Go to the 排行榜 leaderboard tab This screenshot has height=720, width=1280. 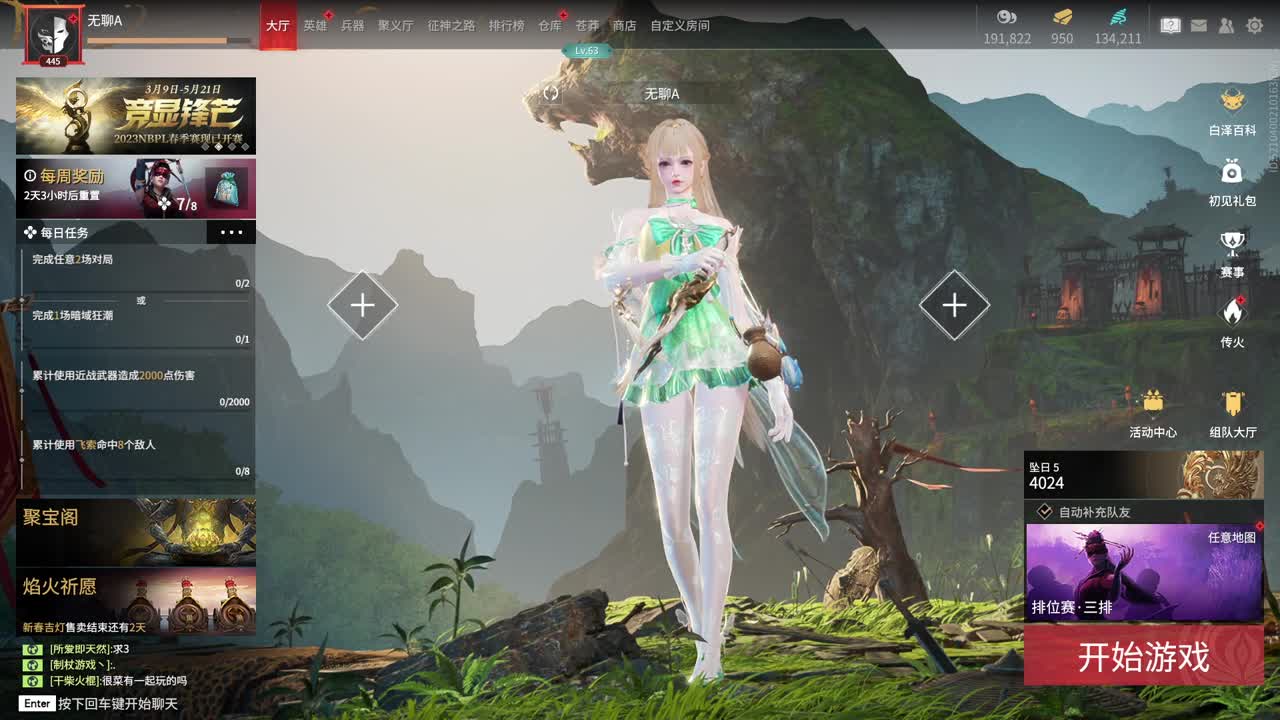pyautogui.click(x=506, y=25)
